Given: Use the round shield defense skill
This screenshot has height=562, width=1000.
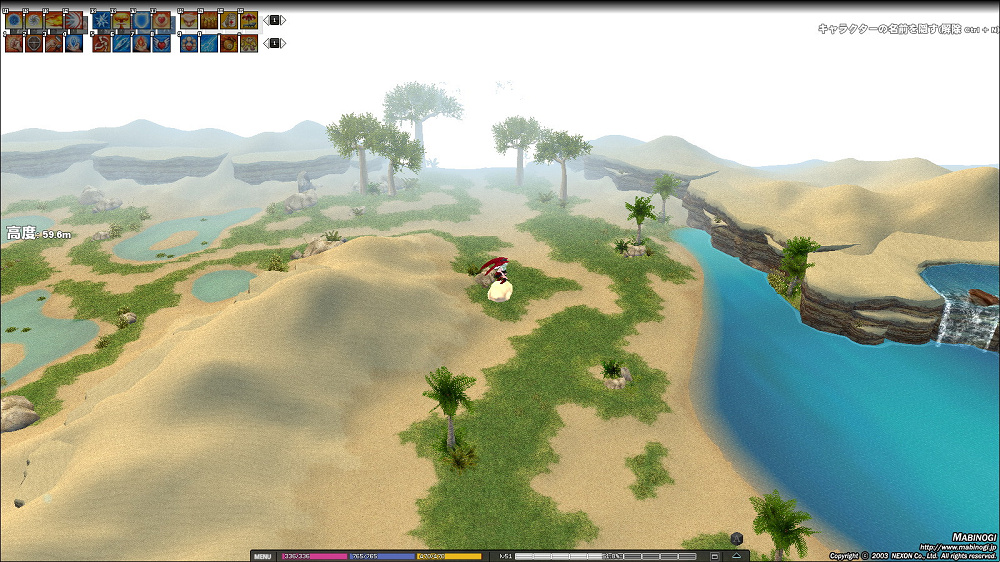Looking at the screenshot, I should pos(34,44).
